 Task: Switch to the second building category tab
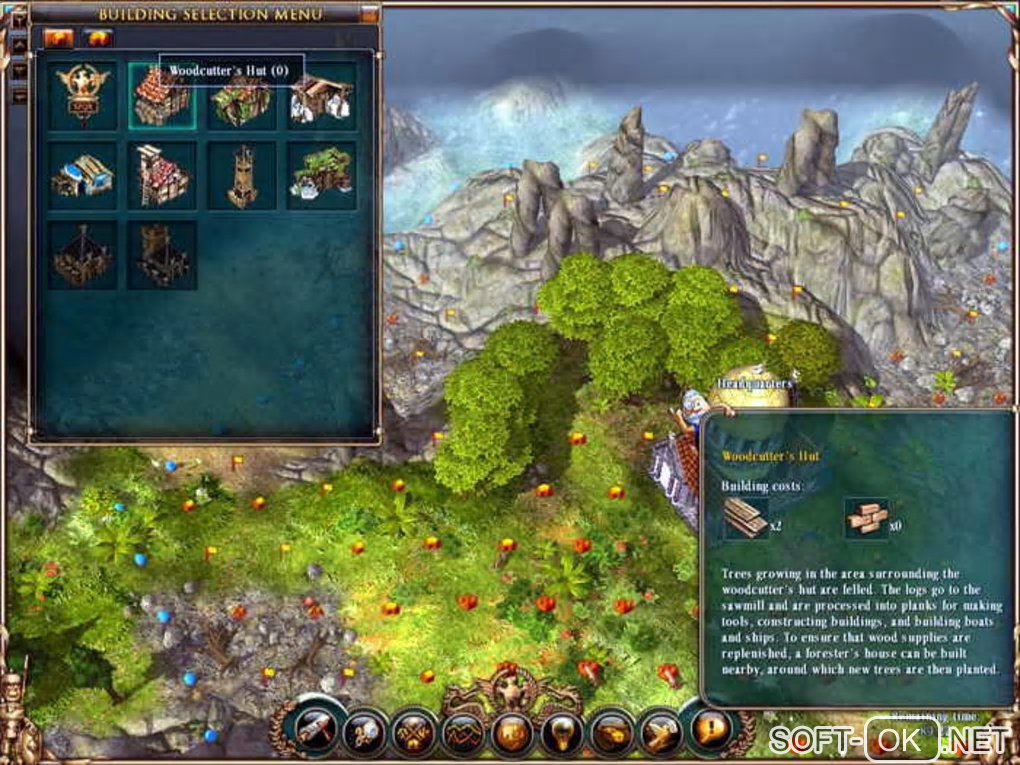point(98,38)
